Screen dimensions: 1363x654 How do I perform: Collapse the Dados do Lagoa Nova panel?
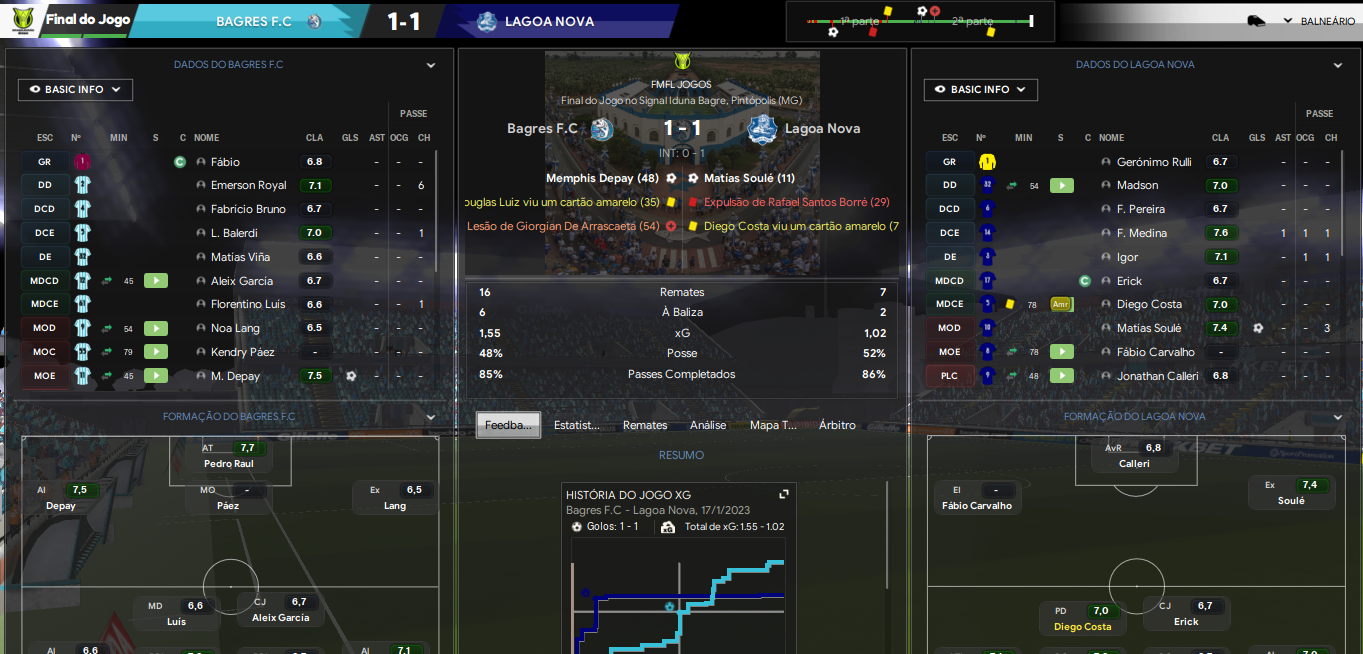1338,65
